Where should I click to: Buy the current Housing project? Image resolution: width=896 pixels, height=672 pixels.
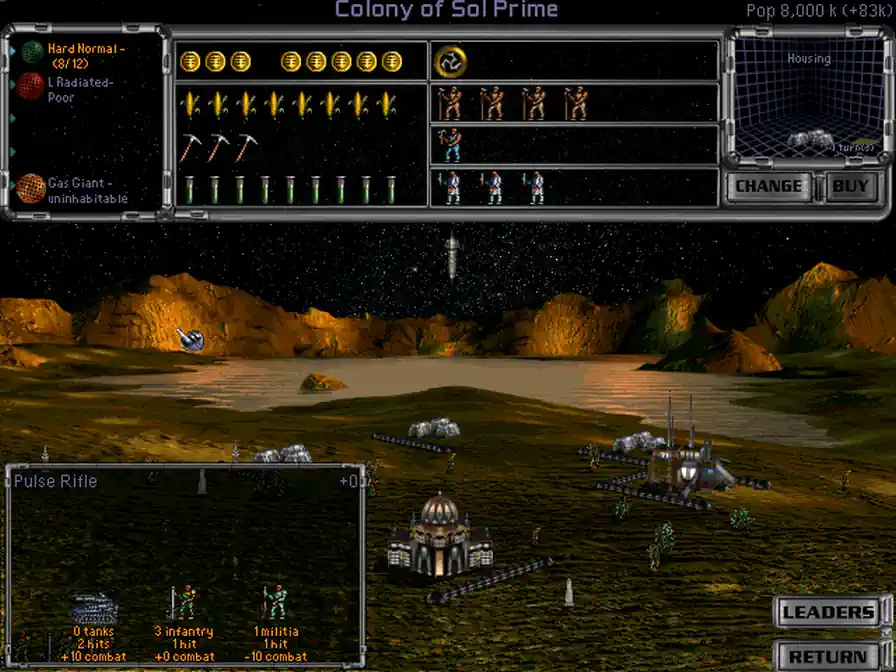850,186
